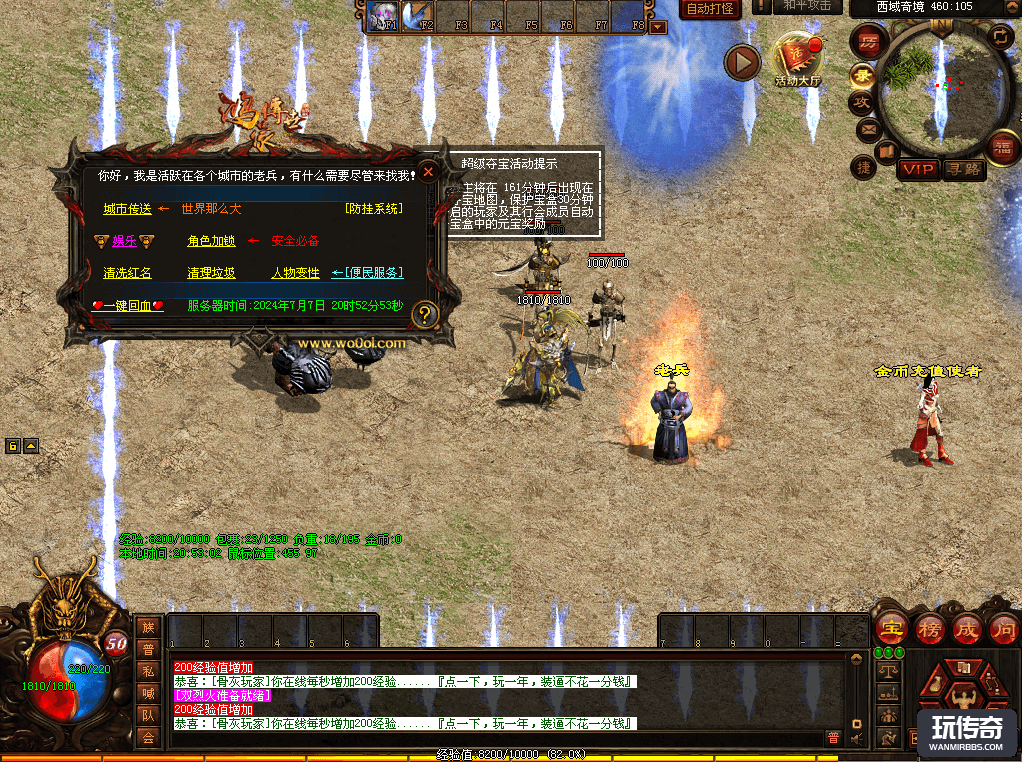The height and width of the screenshot is (762, 1022).
Task: Open the 防挂系统 anti-bot option
Action: pyautogui.click(x=373, y=209)
